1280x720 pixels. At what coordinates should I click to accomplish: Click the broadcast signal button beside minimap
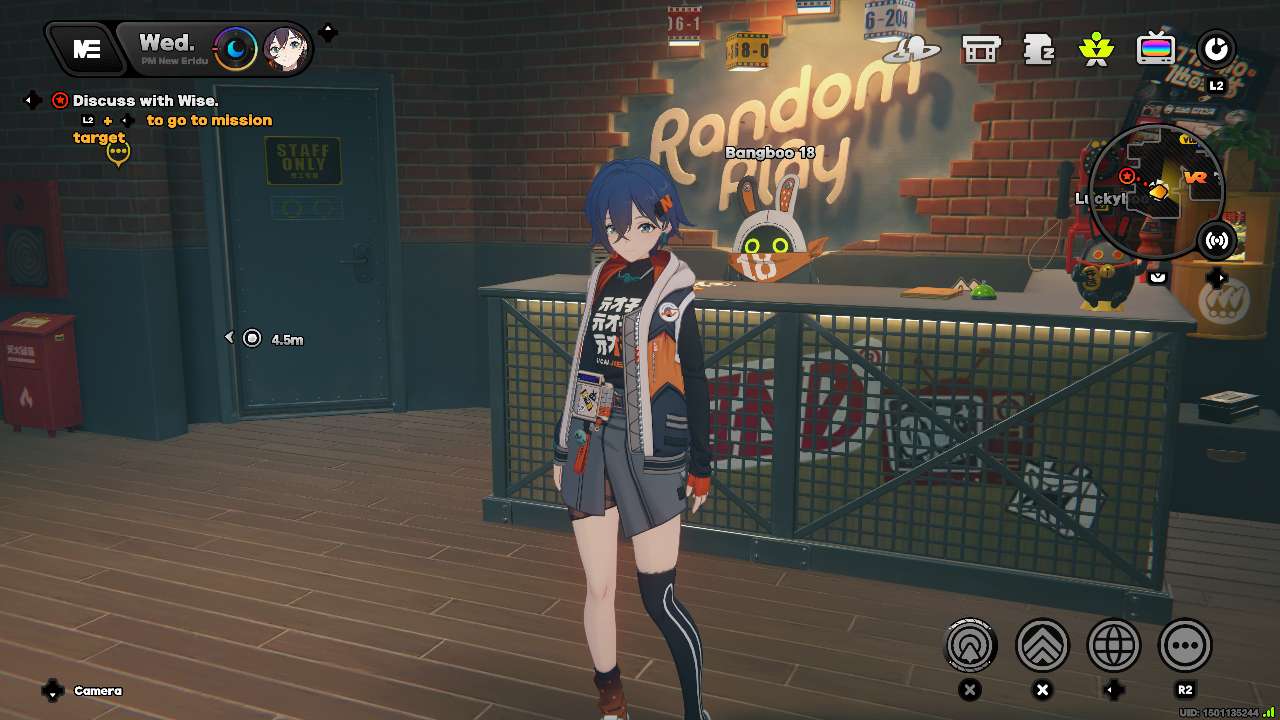click(1217, 240)
